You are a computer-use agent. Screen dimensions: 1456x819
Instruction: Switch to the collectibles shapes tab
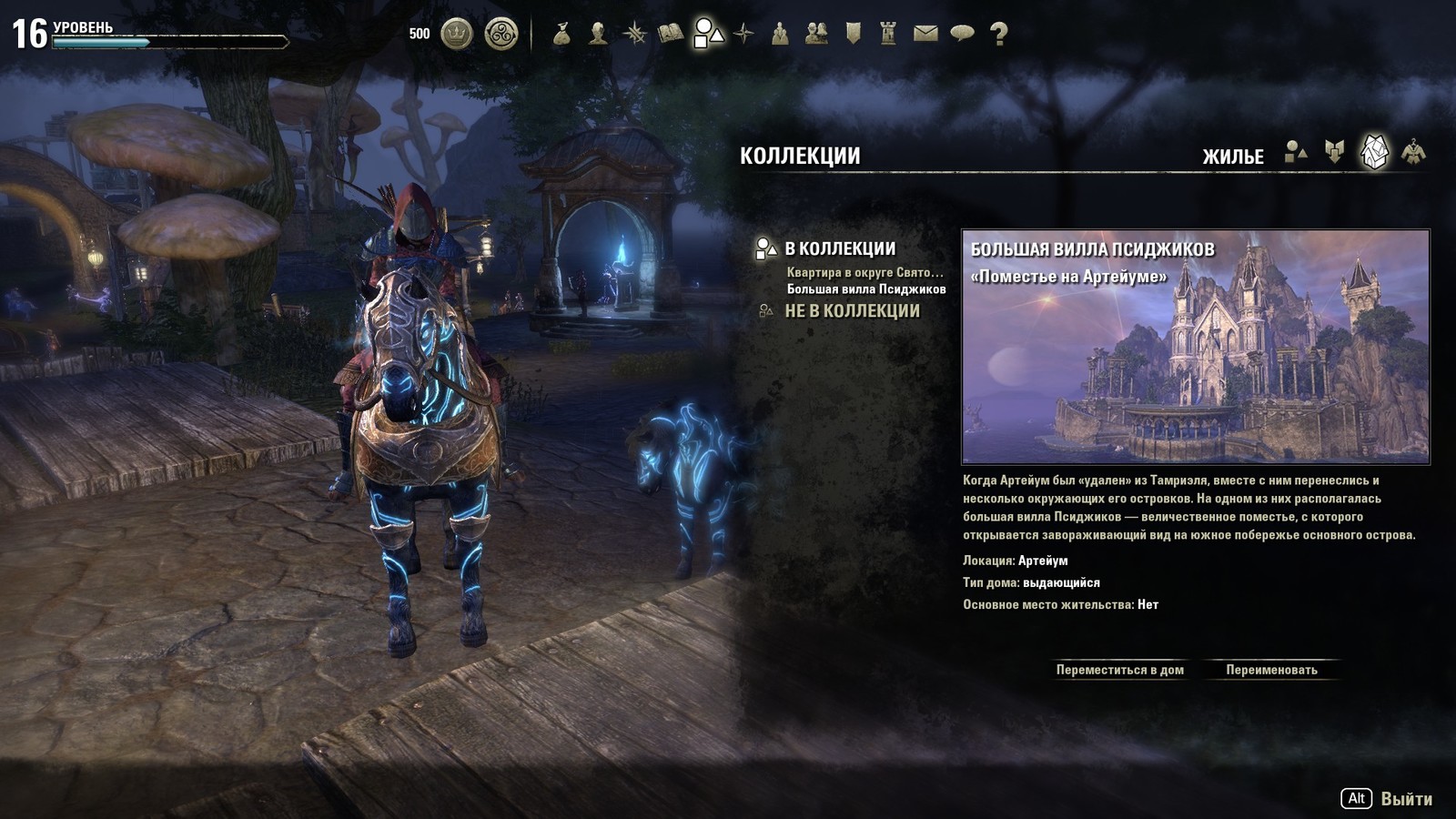pos(1295,153)
